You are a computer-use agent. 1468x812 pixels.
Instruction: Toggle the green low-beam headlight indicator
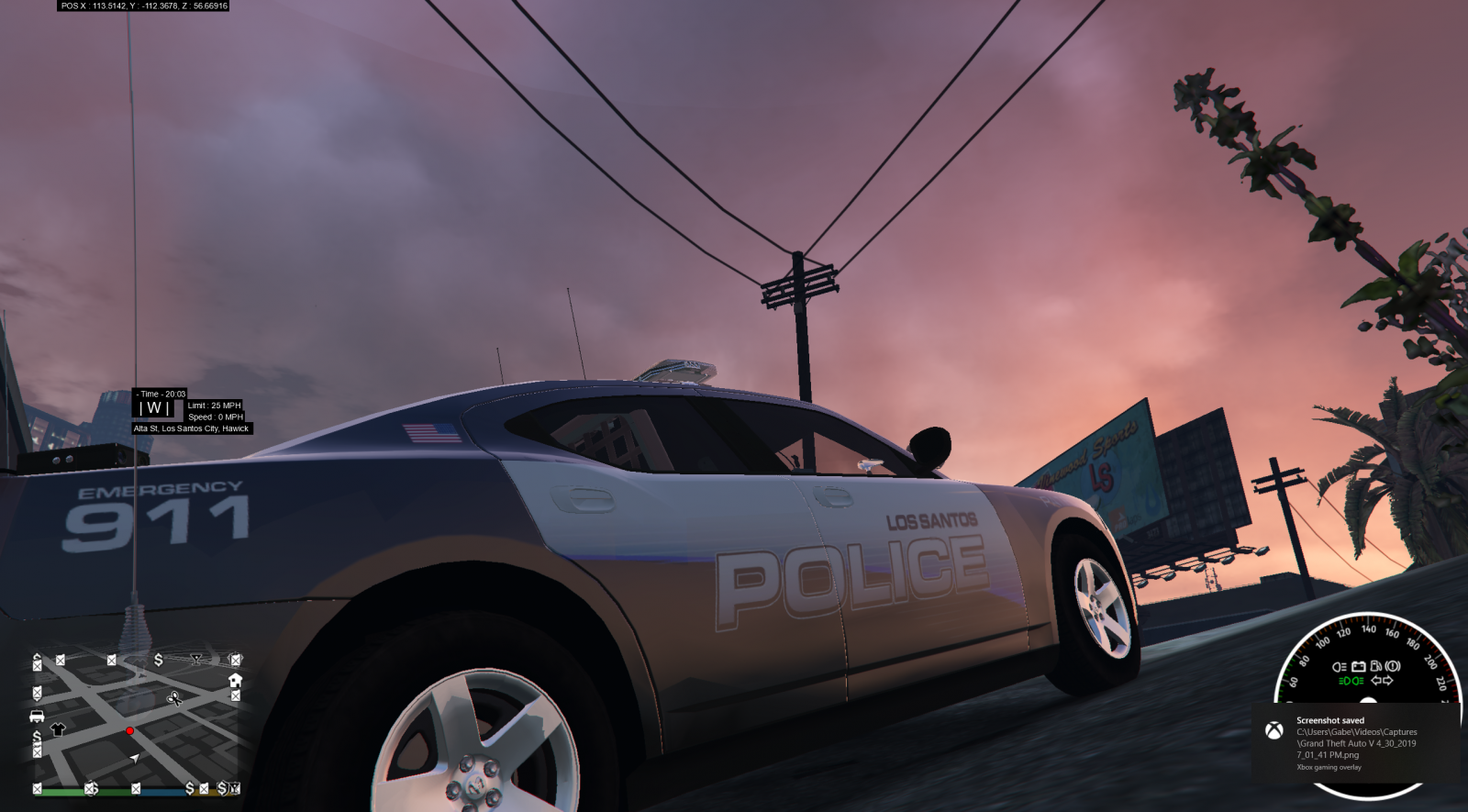[x=1351, y=680]
